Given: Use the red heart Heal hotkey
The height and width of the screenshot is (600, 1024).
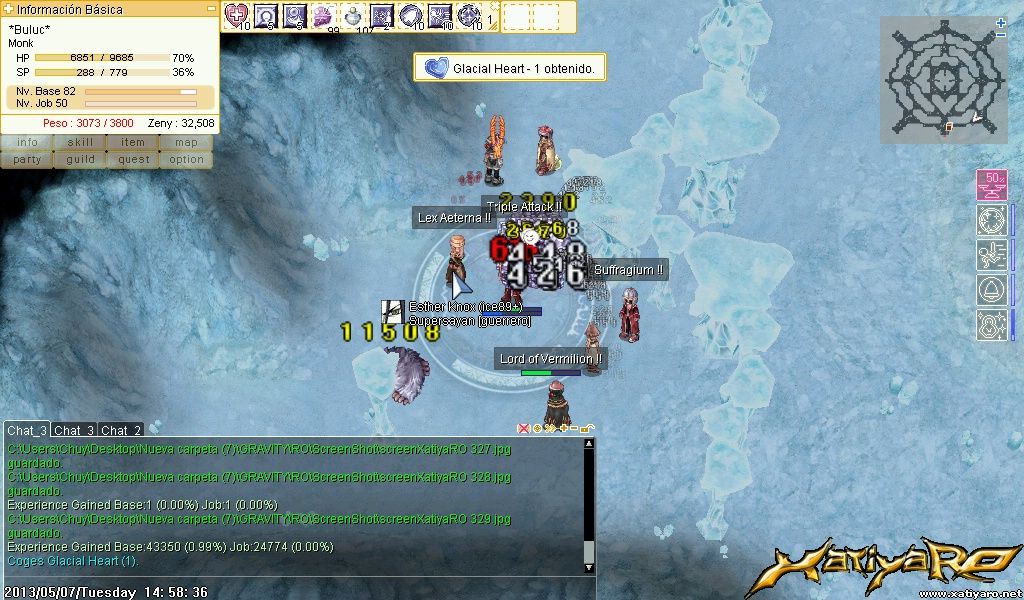Looking at the screenshot, I should click(236, 15).
